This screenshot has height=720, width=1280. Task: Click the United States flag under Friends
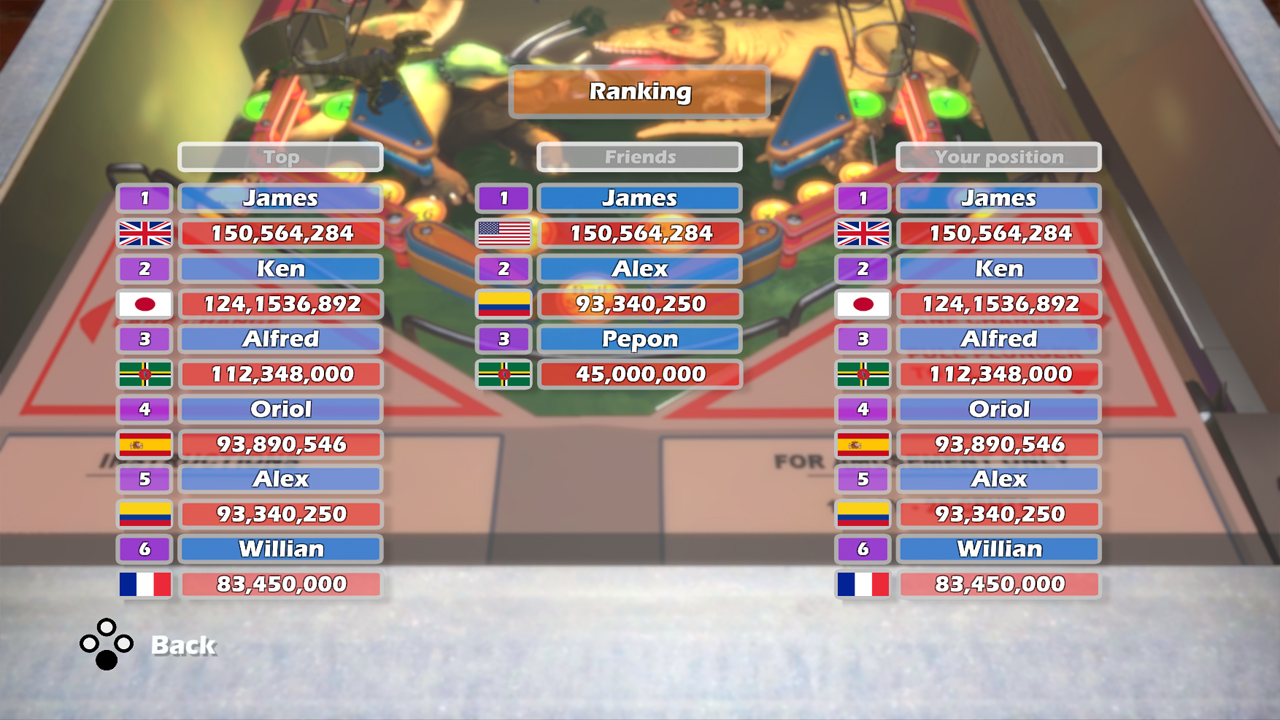(504, 233)
